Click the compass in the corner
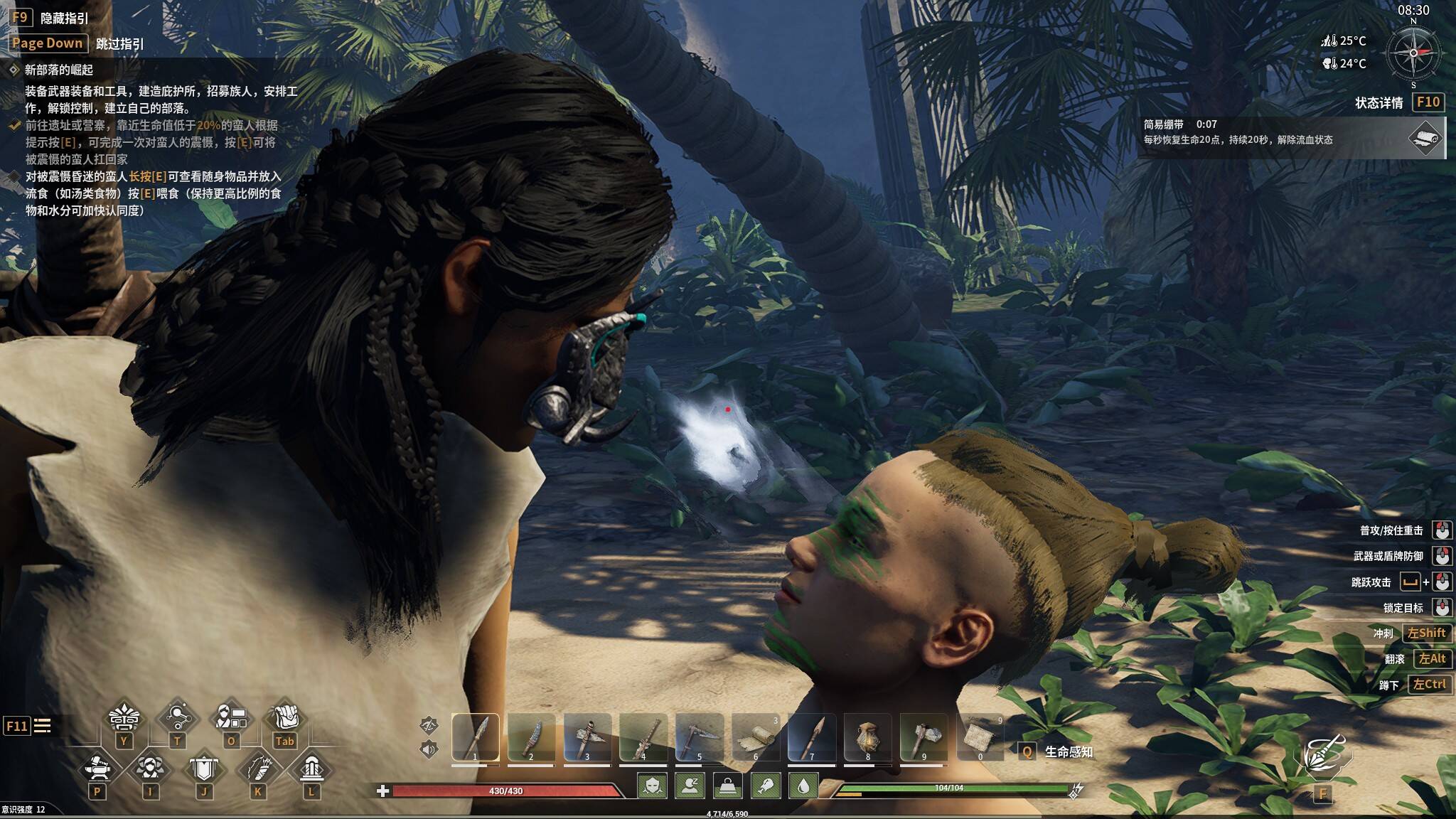Screen dimensions: 1456x819 click(x=1413, y=53)
